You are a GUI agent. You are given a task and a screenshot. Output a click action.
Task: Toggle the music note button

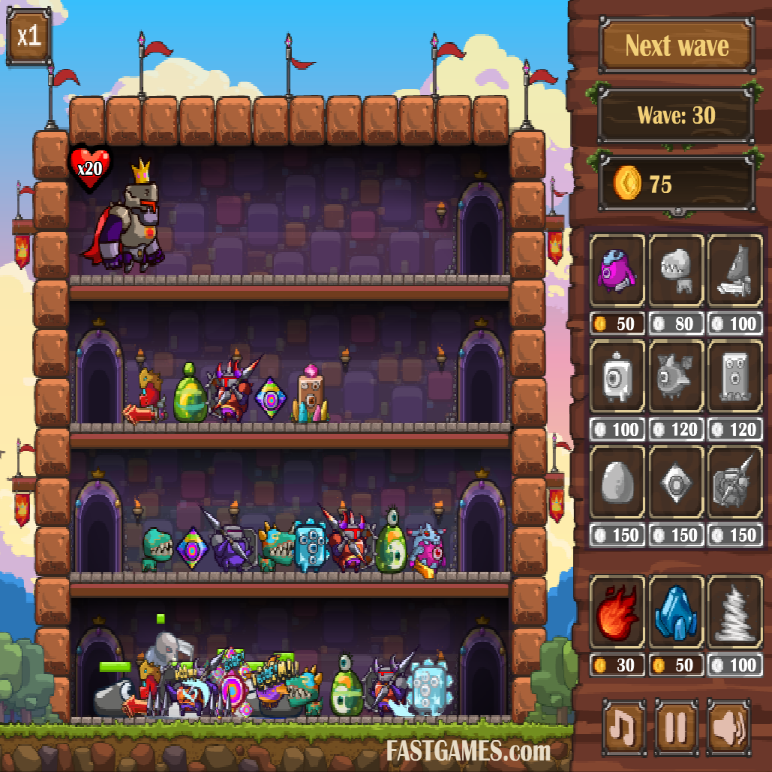(x=623, y=727)
